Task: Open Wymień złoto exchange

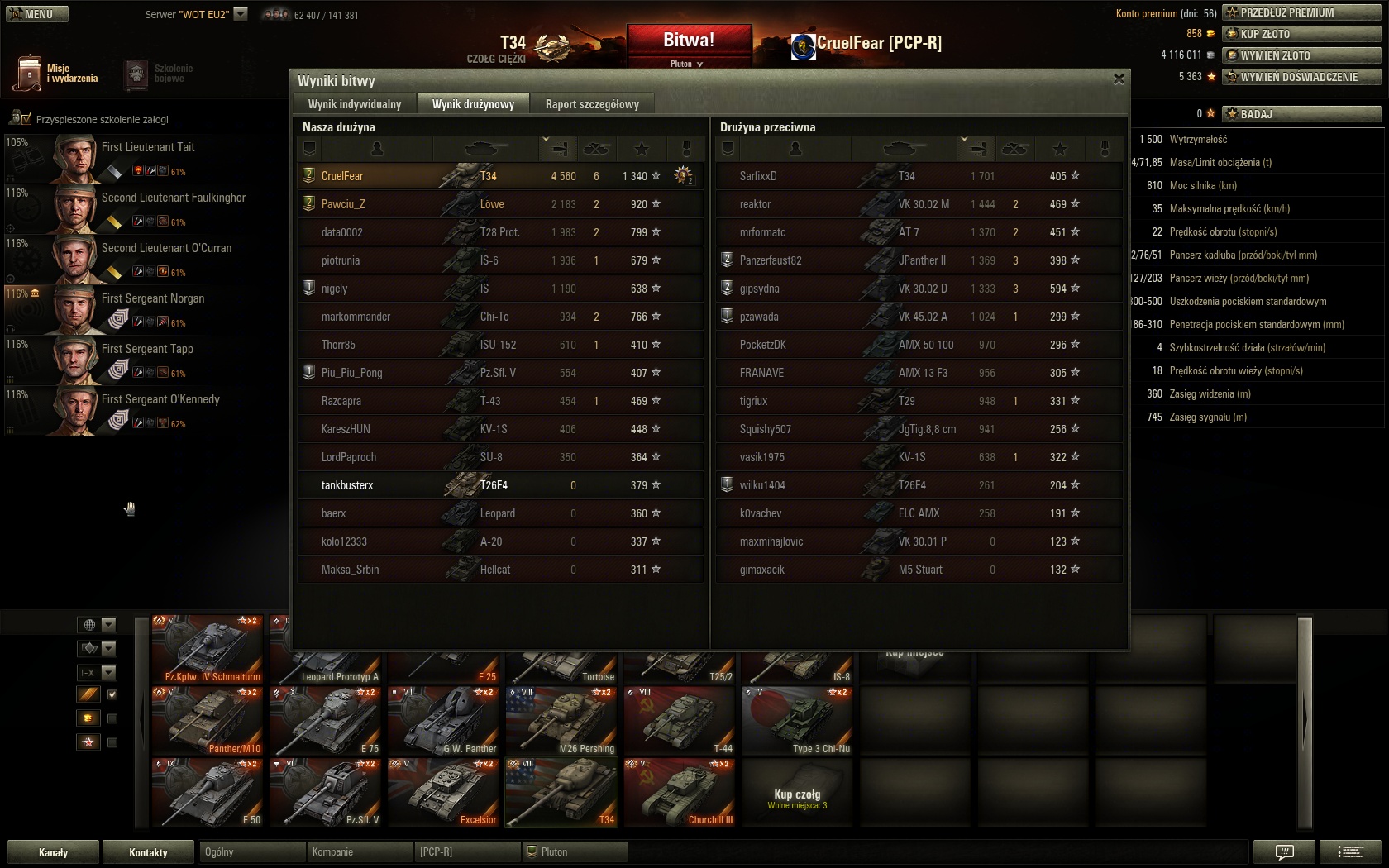Action: pos(1301,55)
